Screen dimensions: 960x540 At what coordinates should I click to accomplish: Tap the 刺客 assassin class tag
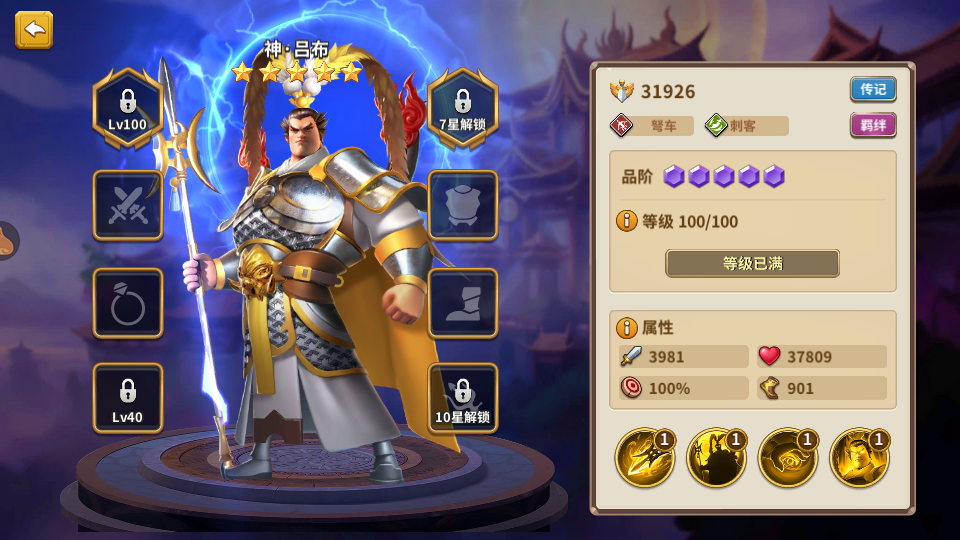(746, 126)
